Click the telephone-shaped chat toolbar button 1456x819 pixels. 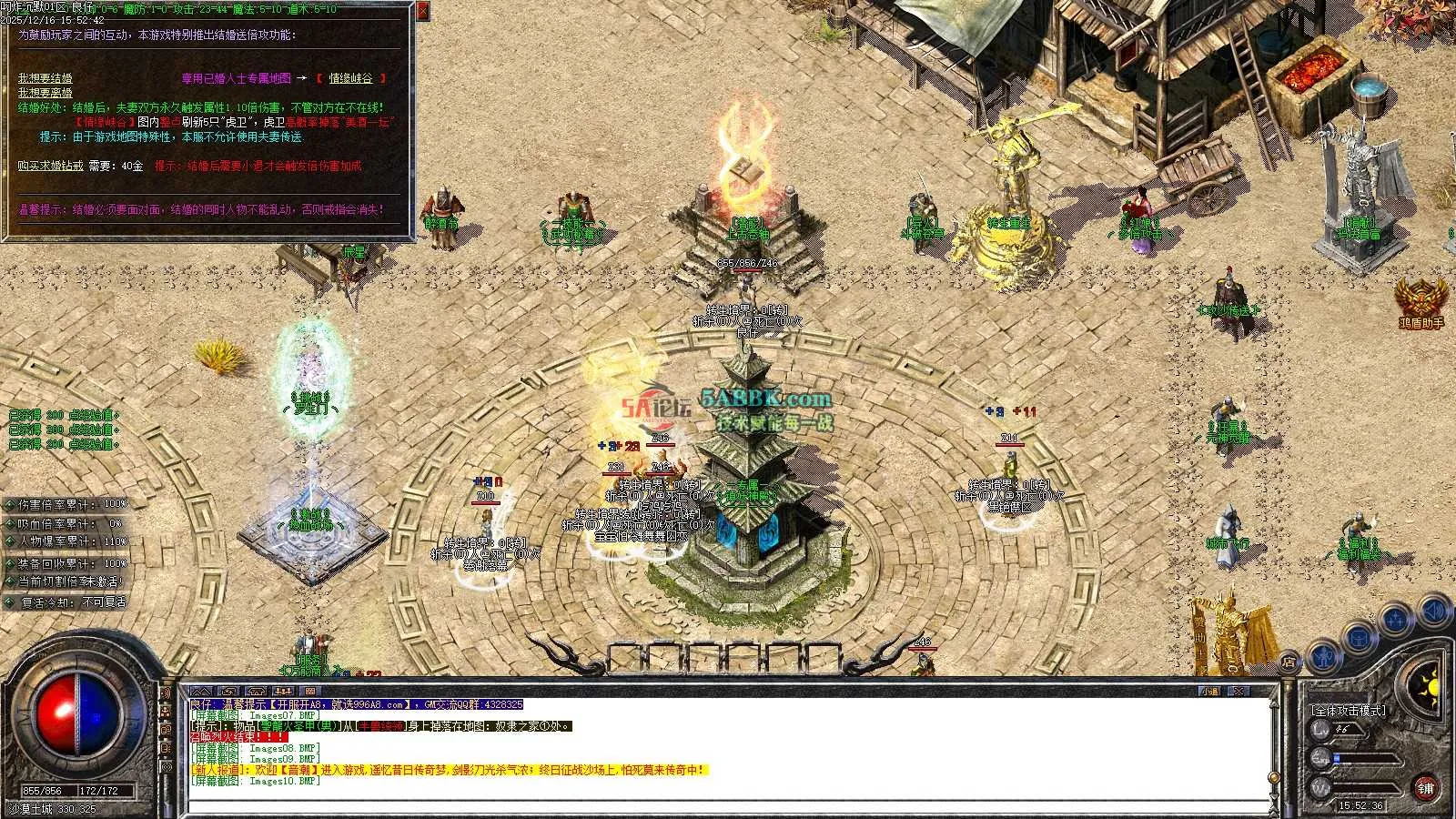[x=256, y=692]
